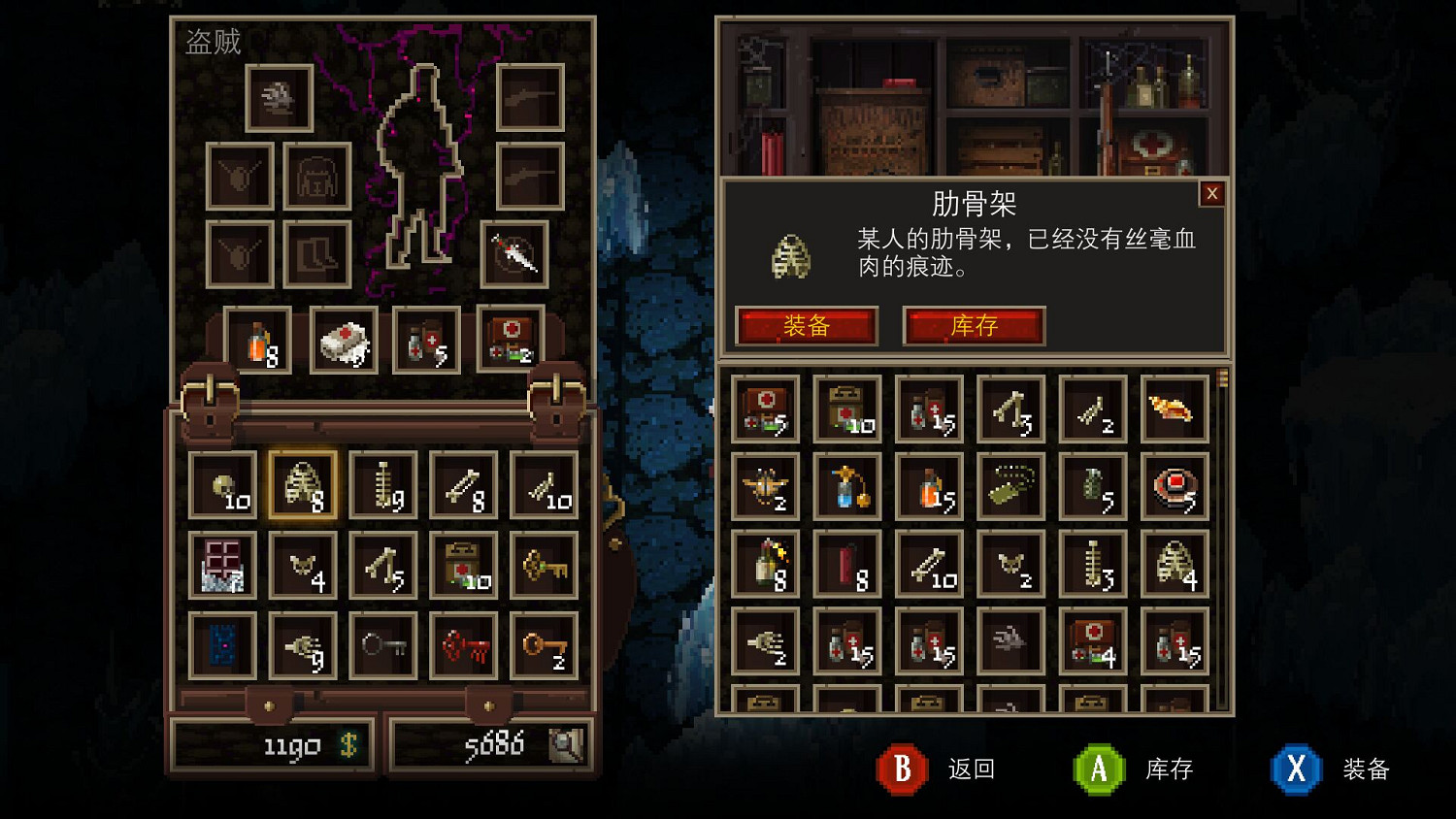Select the croissant food item in storage
This screenshot has width=1456, height=819.
click(x=1175, y=408)
